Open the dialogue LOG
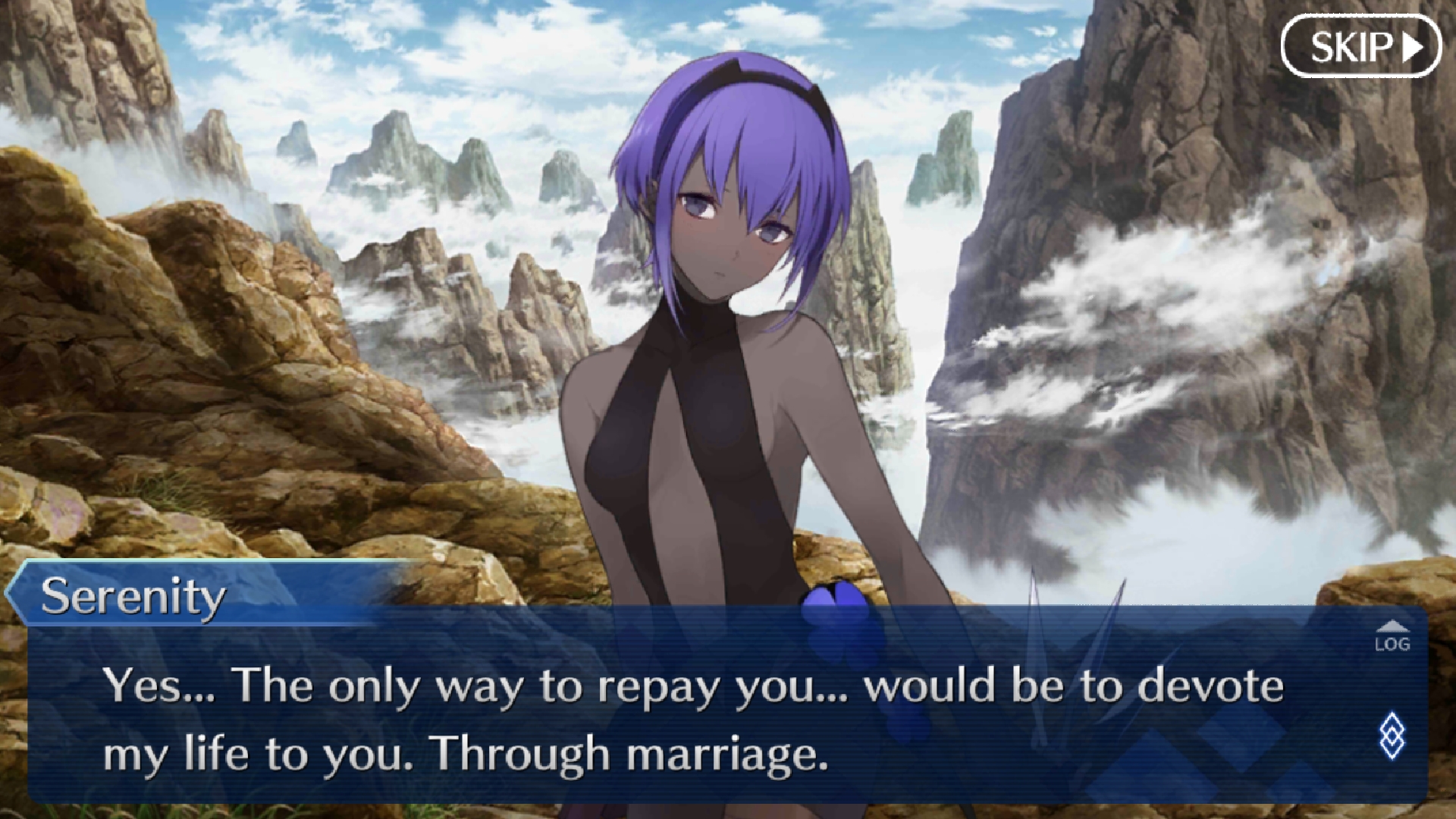1456x819 pixels. pyautogui.click(x=1392, y=638)
